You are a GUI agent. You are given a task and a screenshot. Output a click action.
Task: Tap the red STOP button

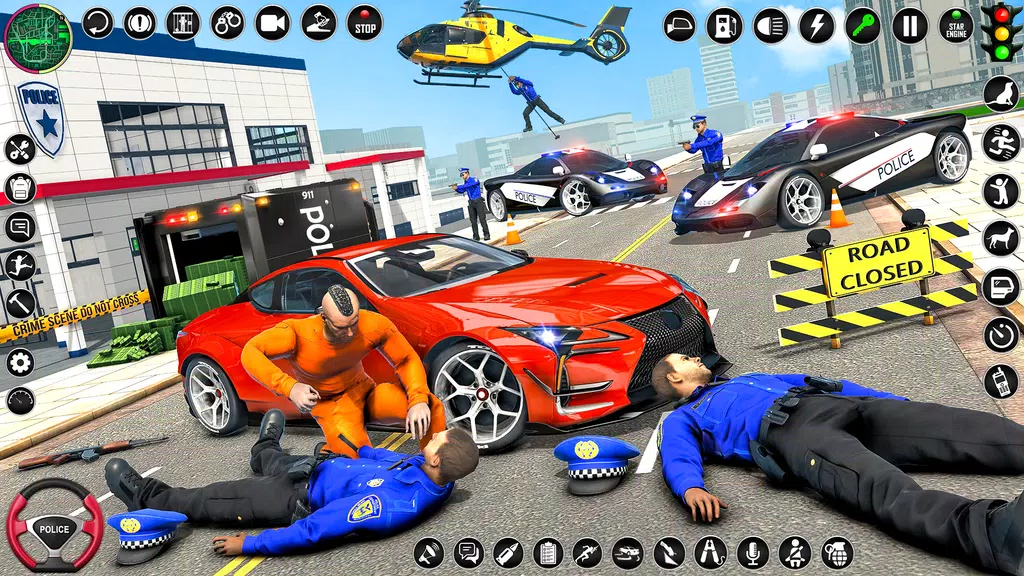click(365, 22)
